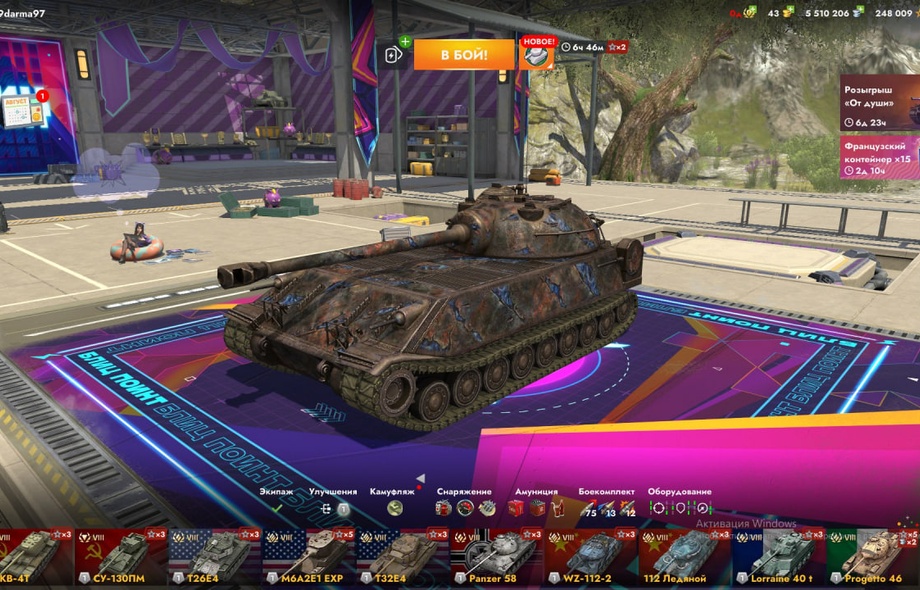Start a battle with the В БОЙ! button
This screenshot has width=920, height=590.
(x=464, y=54)
